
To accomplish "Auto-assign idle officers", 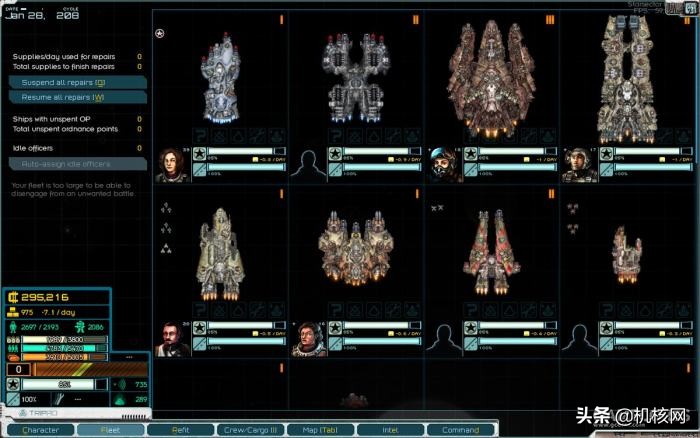I will (x=77, y=163).
